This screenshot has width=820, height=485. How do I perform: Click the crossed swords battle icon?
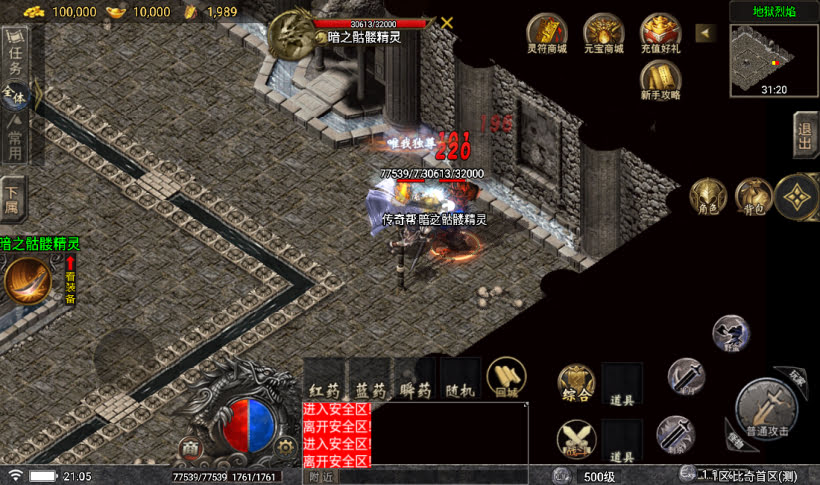pos(576,438)
